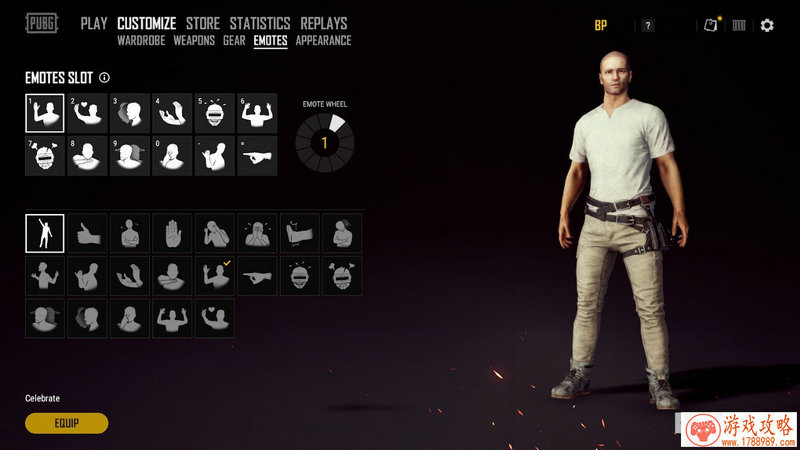Switch to the WARDROBE tab

click(141, 41)
